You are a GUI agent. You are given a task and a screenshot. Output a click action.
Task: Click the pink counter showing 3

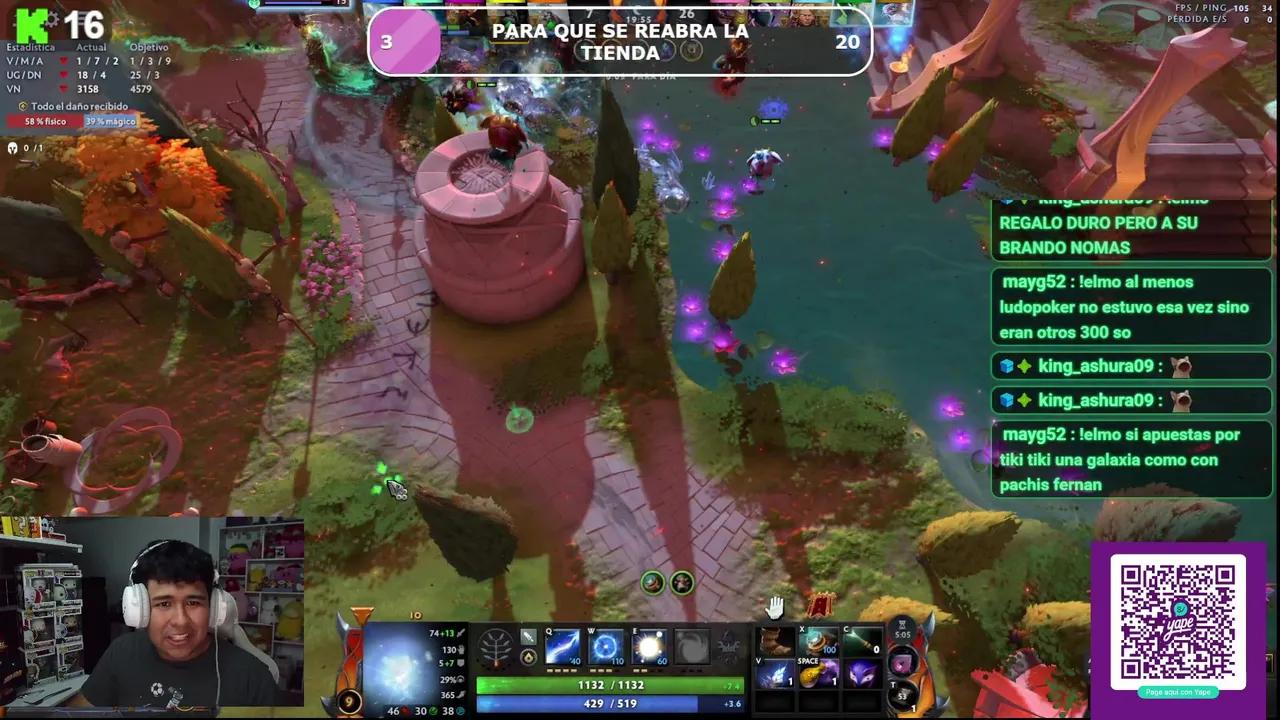405,42
